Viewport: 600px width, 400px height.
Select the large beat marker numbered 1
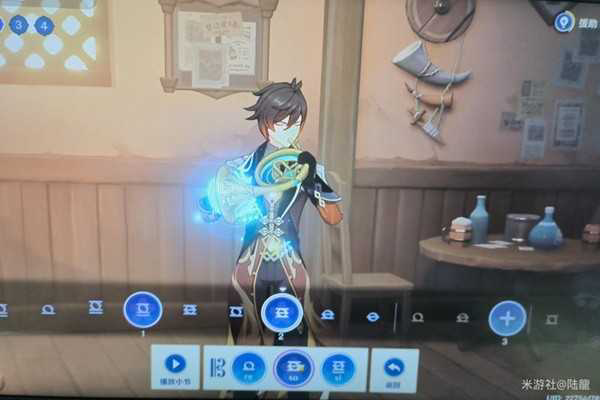[x=143, y=310]
